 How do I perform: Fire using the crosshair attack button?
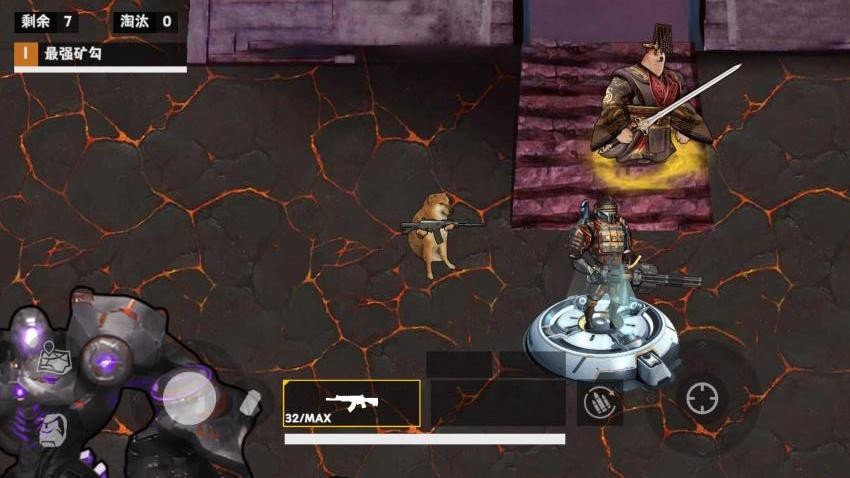pos(702,399)
